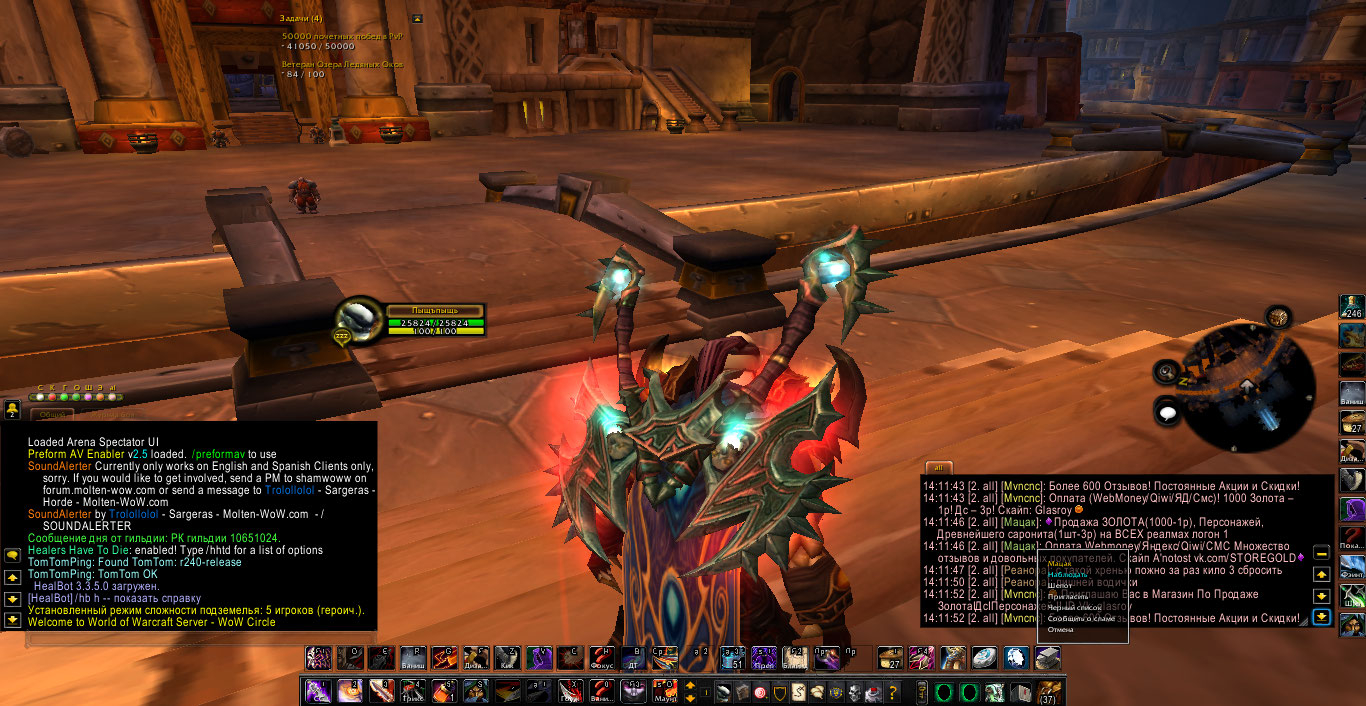Open the quest tracker "Задачи (4)" header
Image resolution: width=1366 pixels, height=706 pixels.
pyautogui.click(x=302, y=18)
